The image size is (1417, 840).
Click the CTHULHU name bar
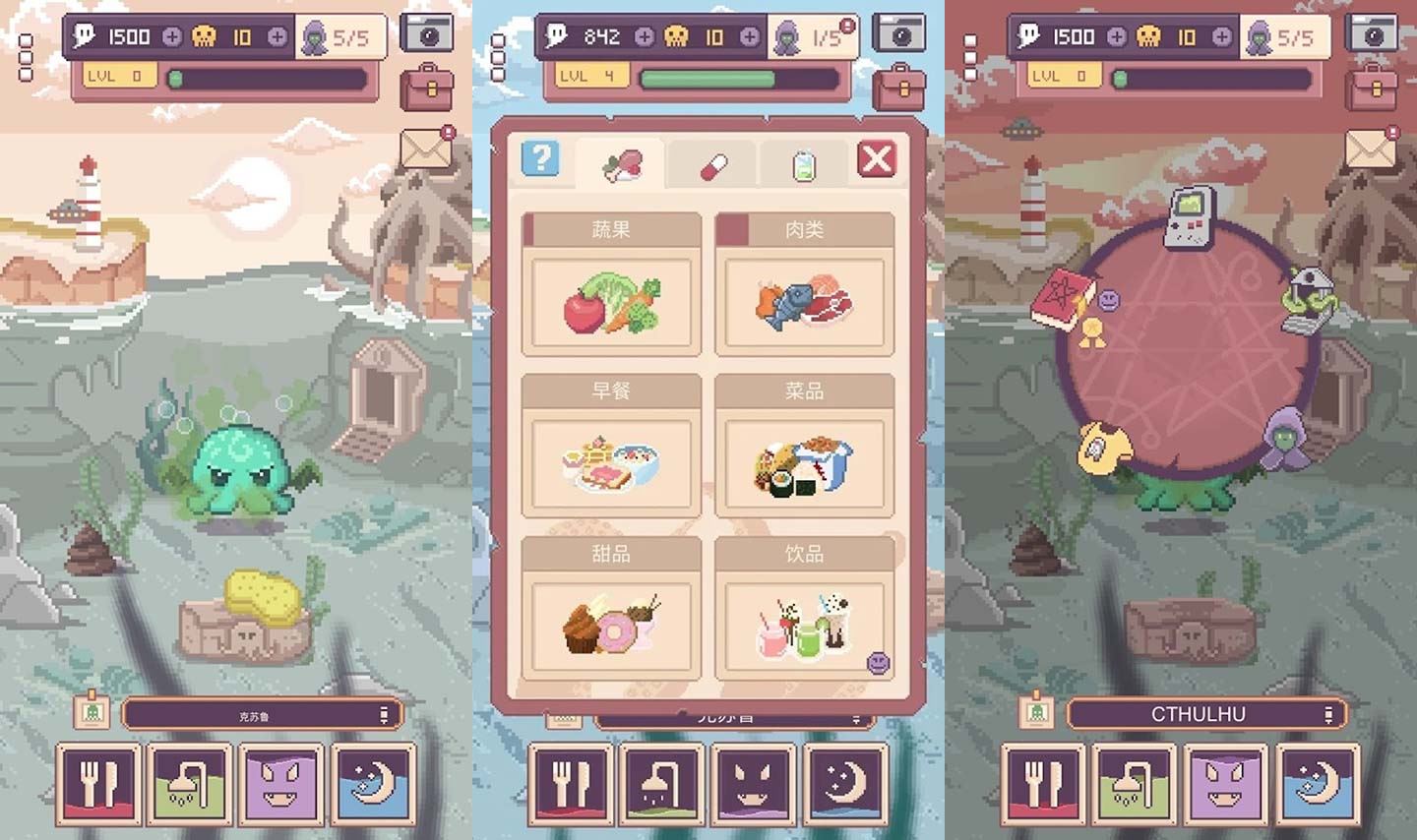coord(1198,714)
